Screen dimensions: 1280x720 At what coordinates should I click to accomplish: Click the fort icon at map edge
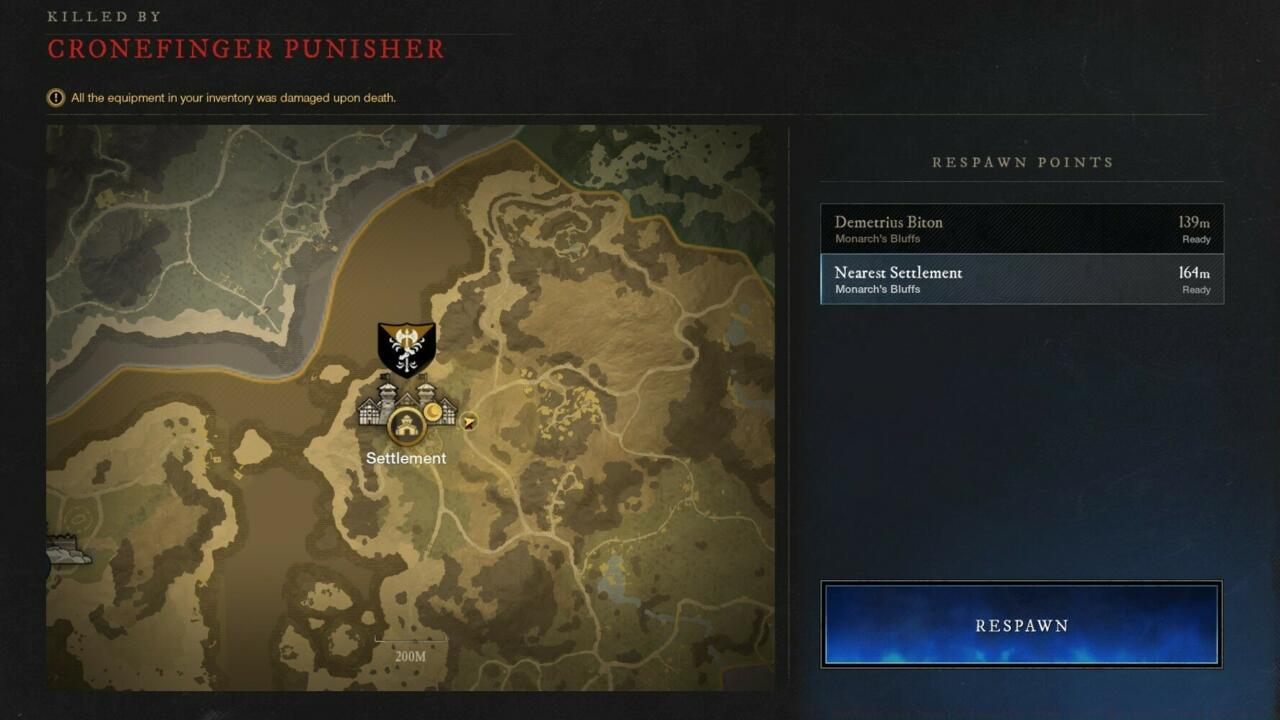click(x=66, y=551)
